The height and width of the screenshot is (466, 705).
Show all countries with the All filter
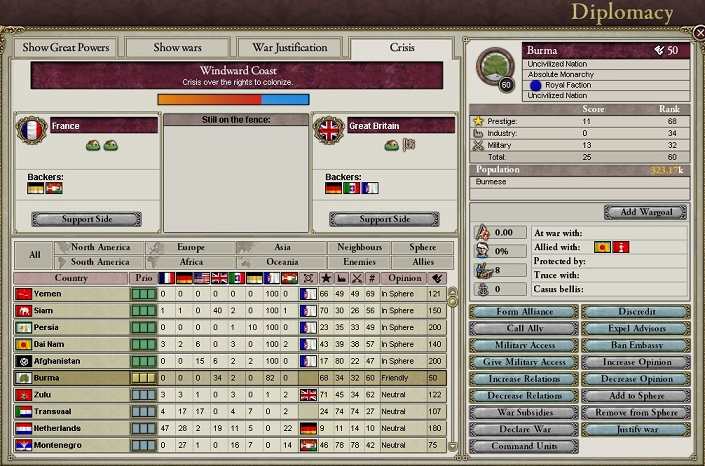coord(34,254)
